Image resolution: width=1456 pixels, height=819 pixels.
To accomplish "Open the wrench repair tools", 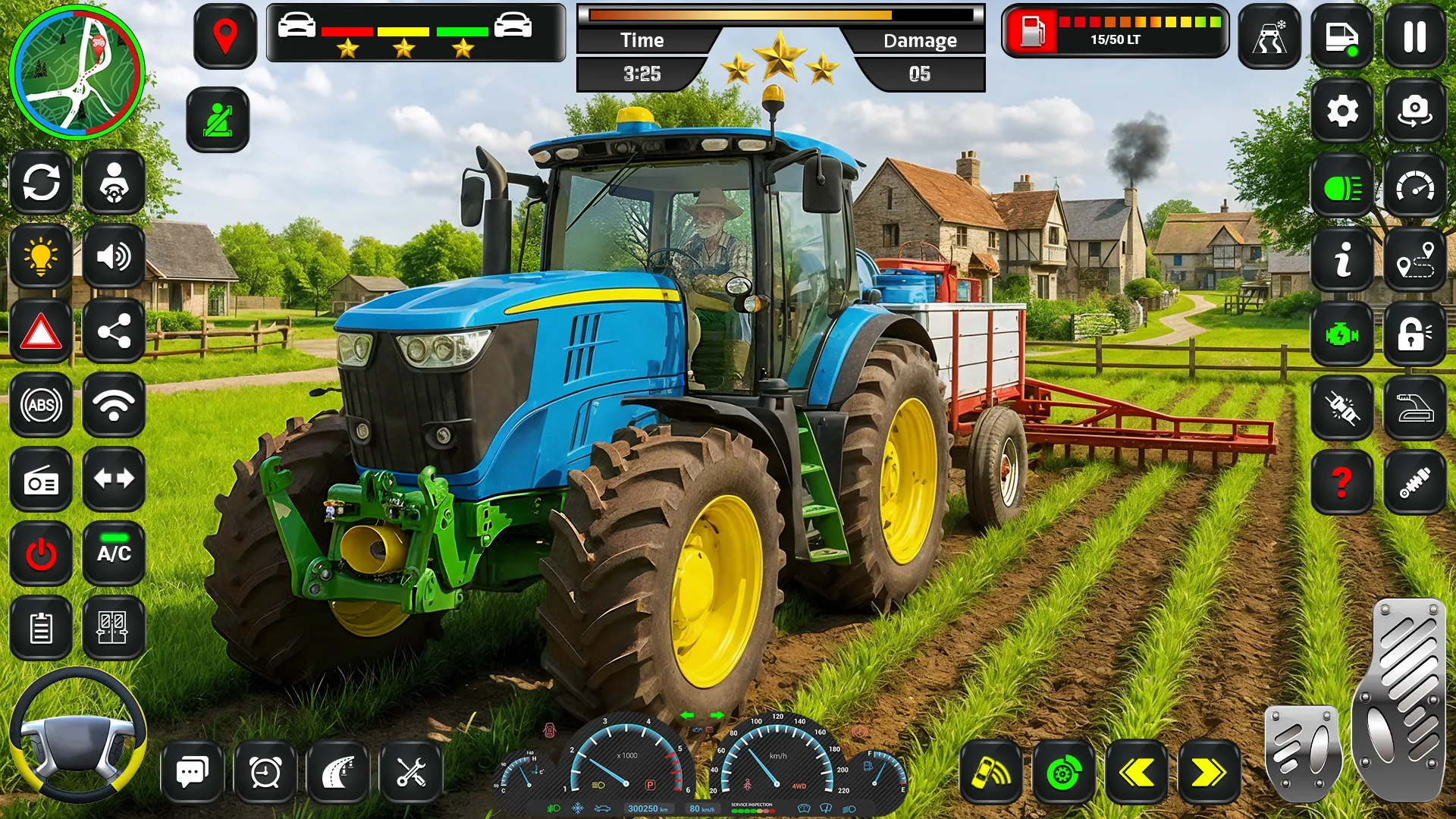I will [x=410, y=770].
